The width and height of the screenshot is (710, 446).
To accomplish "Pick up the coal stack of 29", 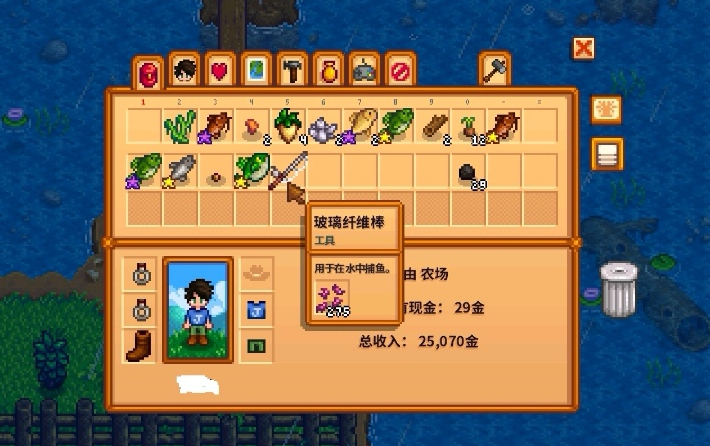I will coord(468,173).
